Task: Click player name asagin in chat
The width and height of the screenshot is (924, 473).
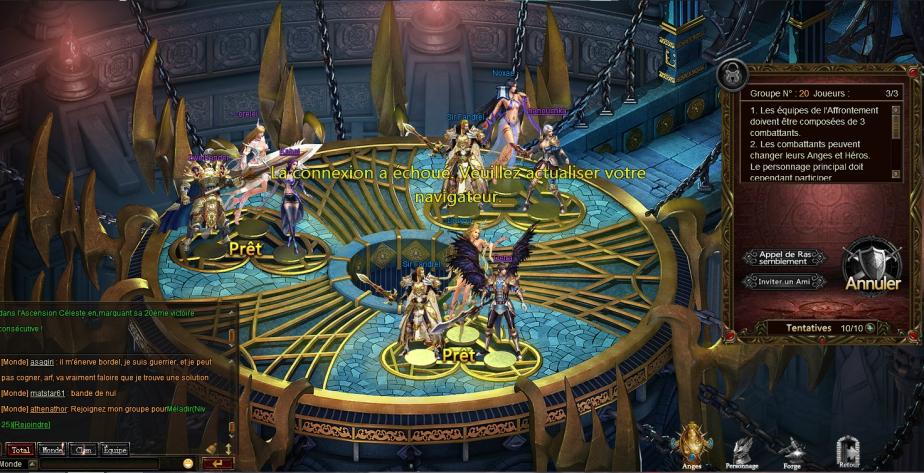Action: tap(42, 361)
